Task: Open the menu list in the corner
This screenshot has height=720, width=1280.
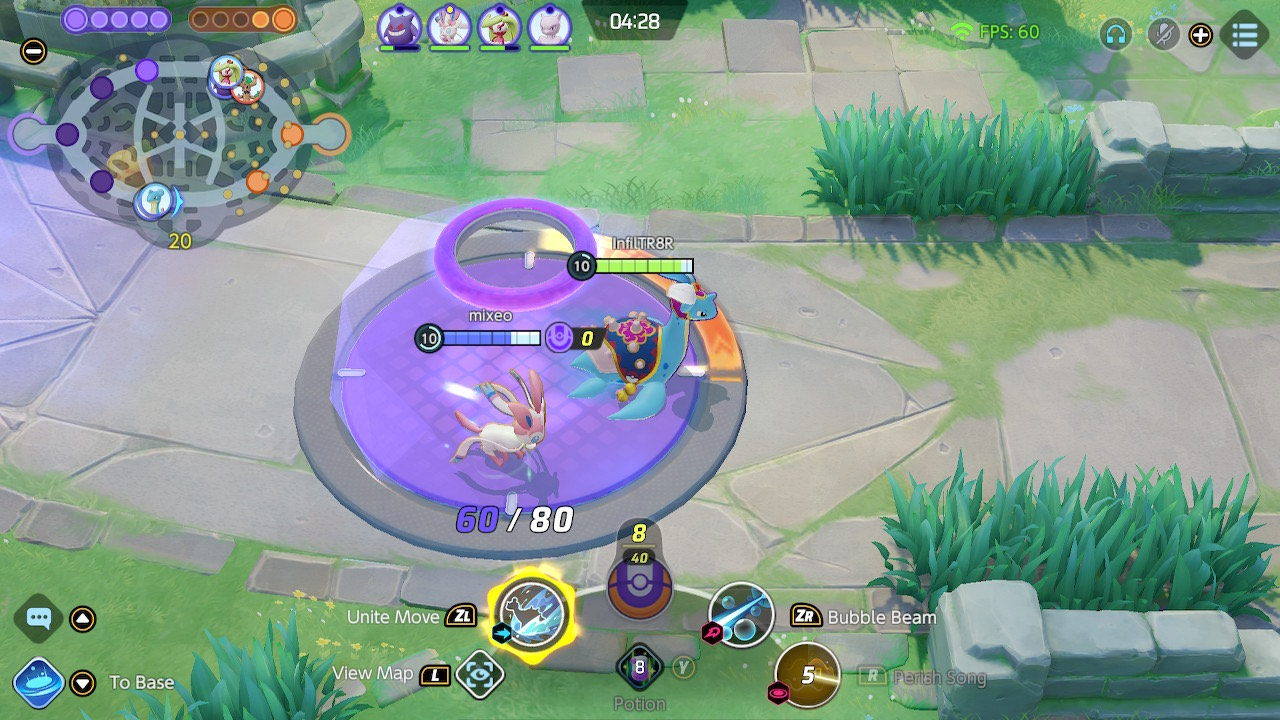Action: pos(1245,35)
